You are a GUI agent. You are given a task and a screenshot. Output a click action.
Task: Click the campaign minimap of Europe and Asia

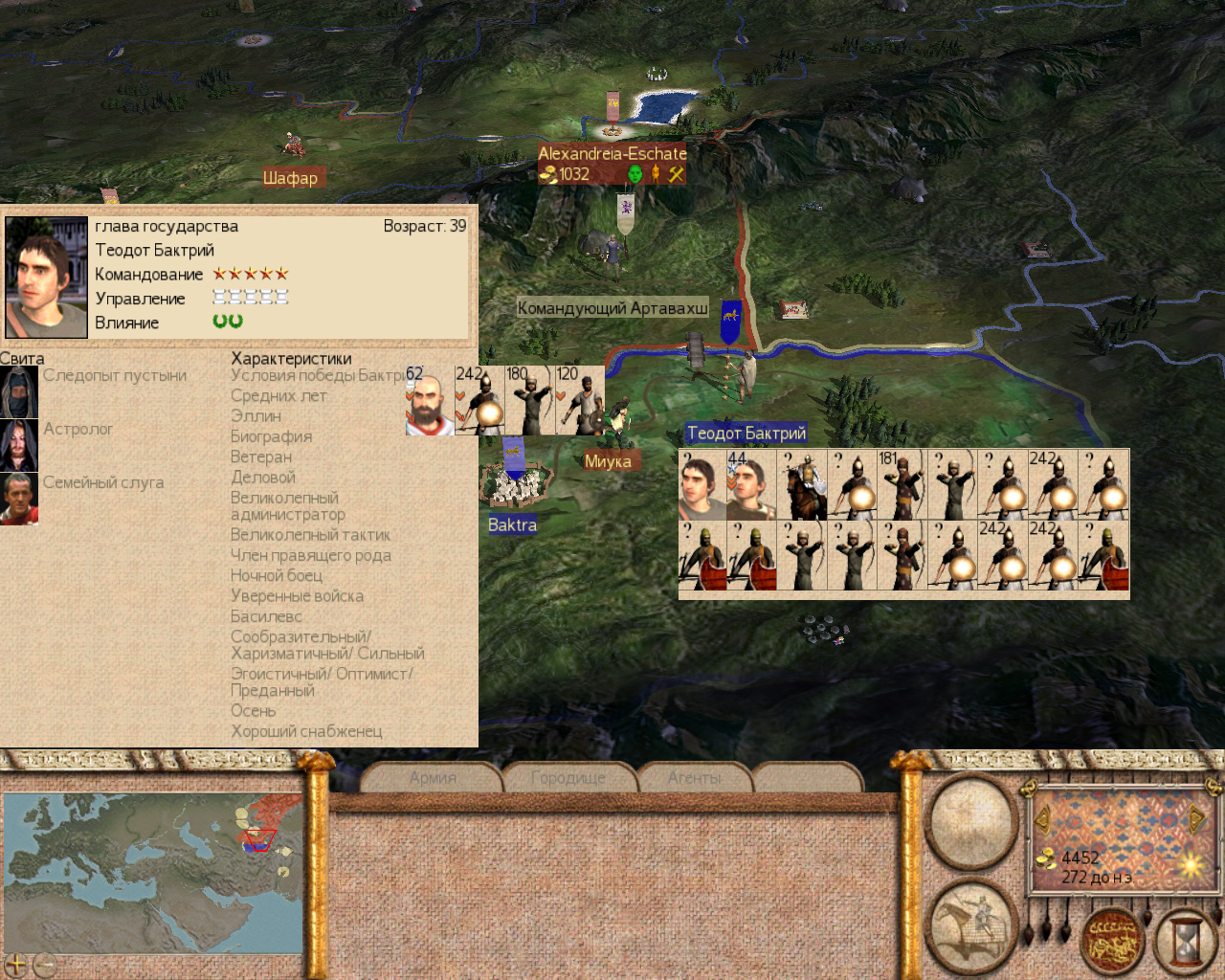[153, 871]
